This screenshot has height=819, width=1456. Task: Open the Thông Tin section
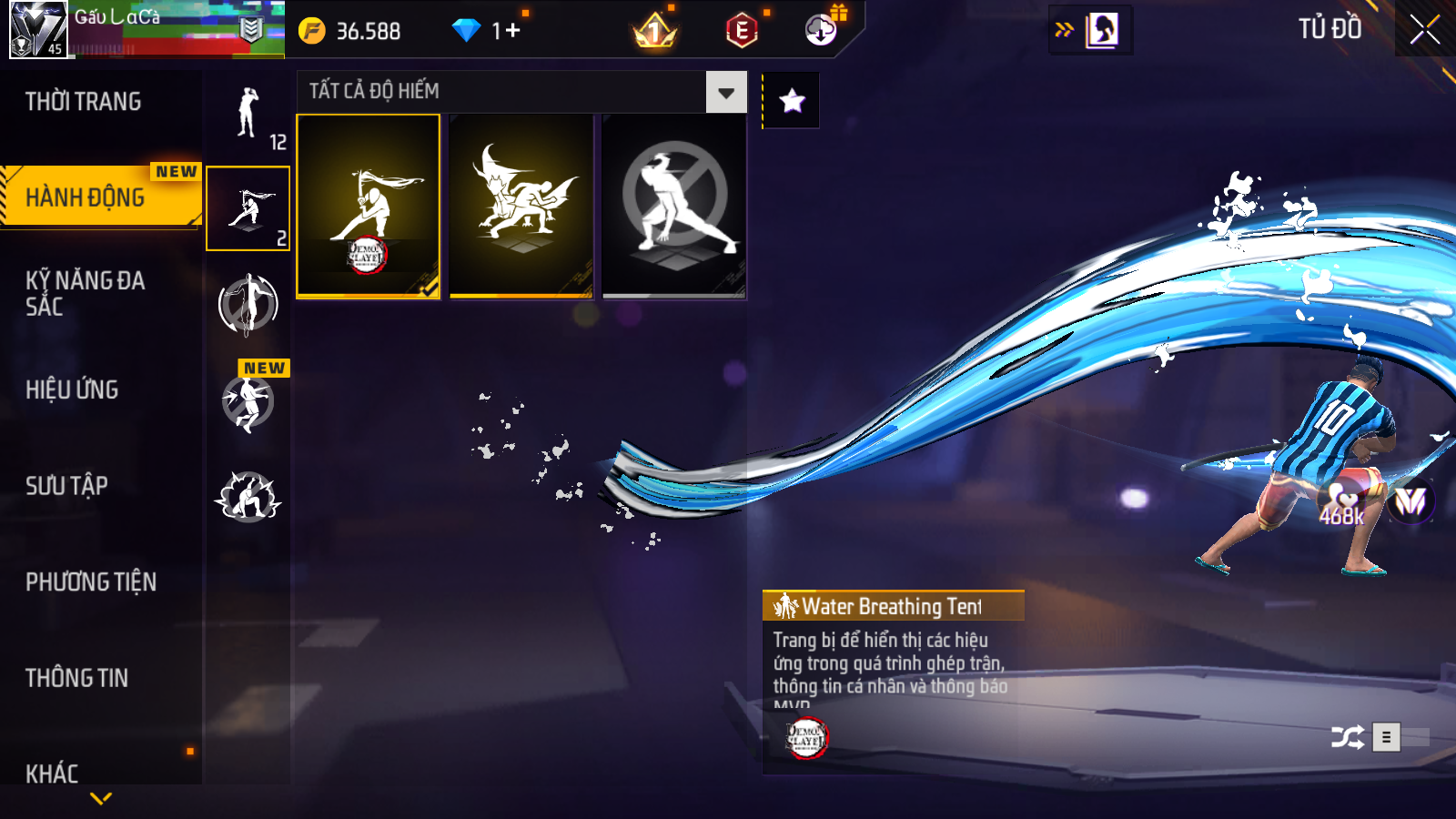pyautogui.click(x=76, y=678)
